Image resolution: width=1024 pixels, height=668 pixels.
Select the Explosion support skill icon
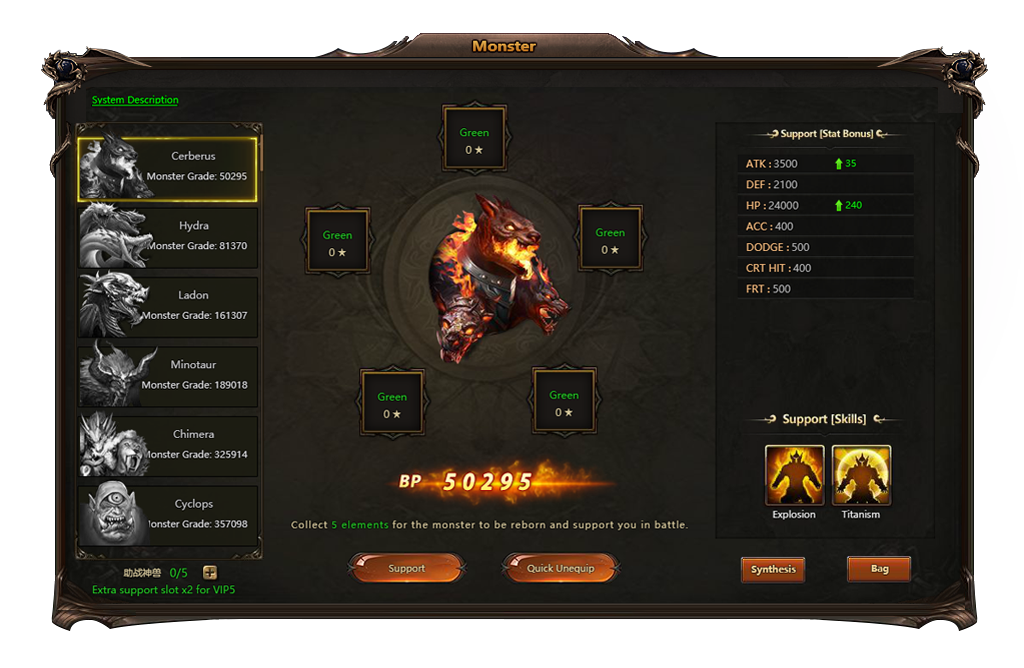[x=794, y=475]
